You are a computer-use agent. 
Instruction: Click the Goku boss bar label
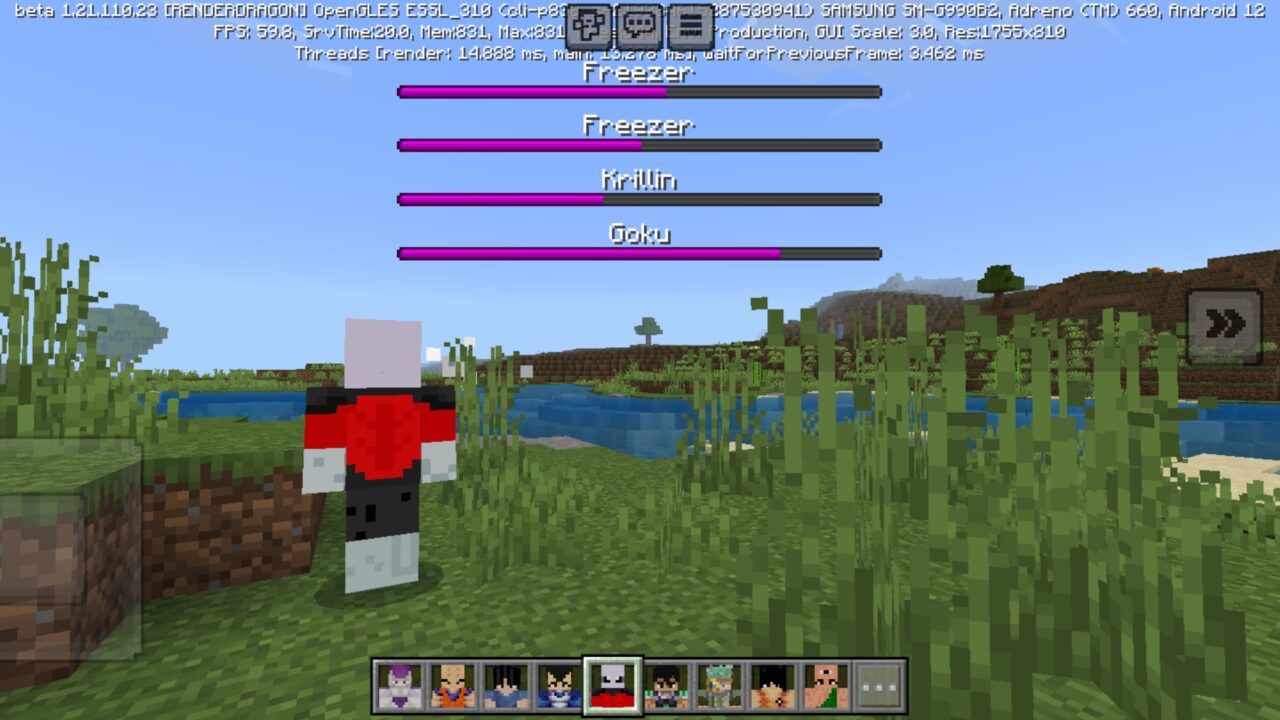point(640,232)
